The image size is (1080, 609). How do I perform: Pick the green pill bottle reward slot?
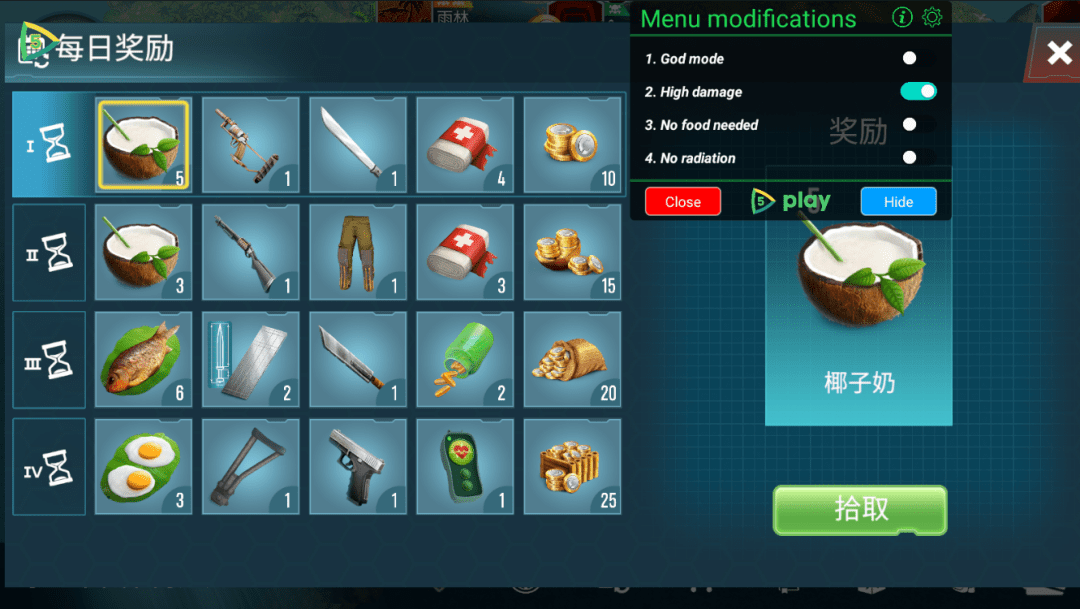click(x=464, y=360)
